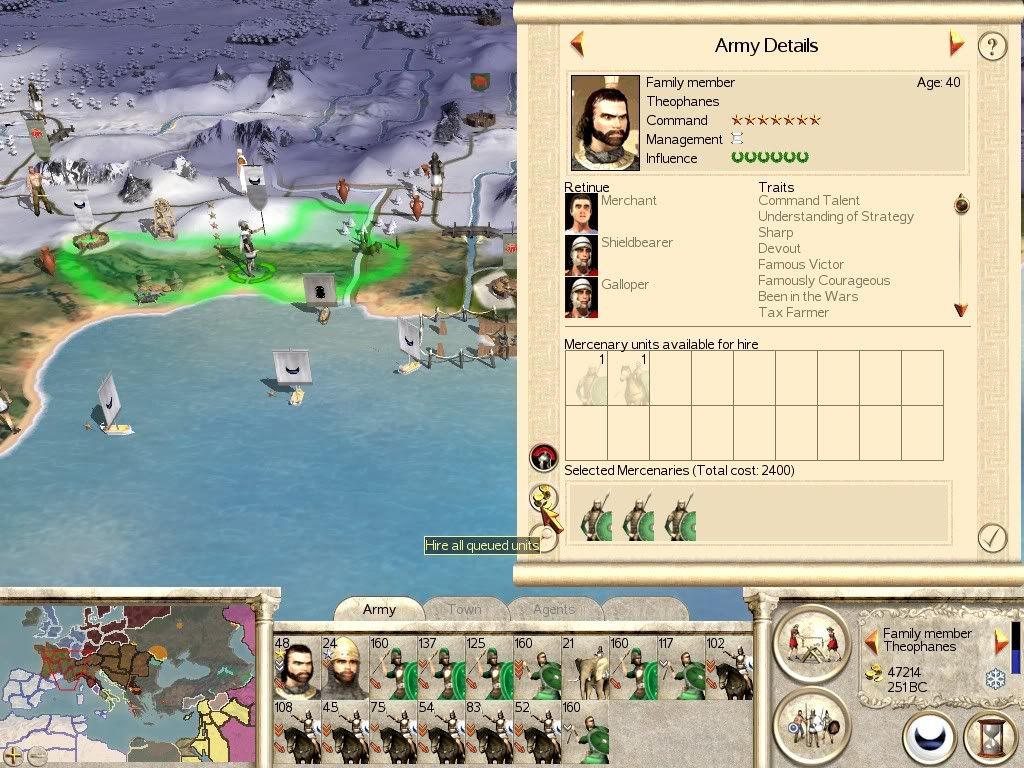Confirm and close the Army Details scroll
This screenshot has height=768, width=1024.
(991, 538)
